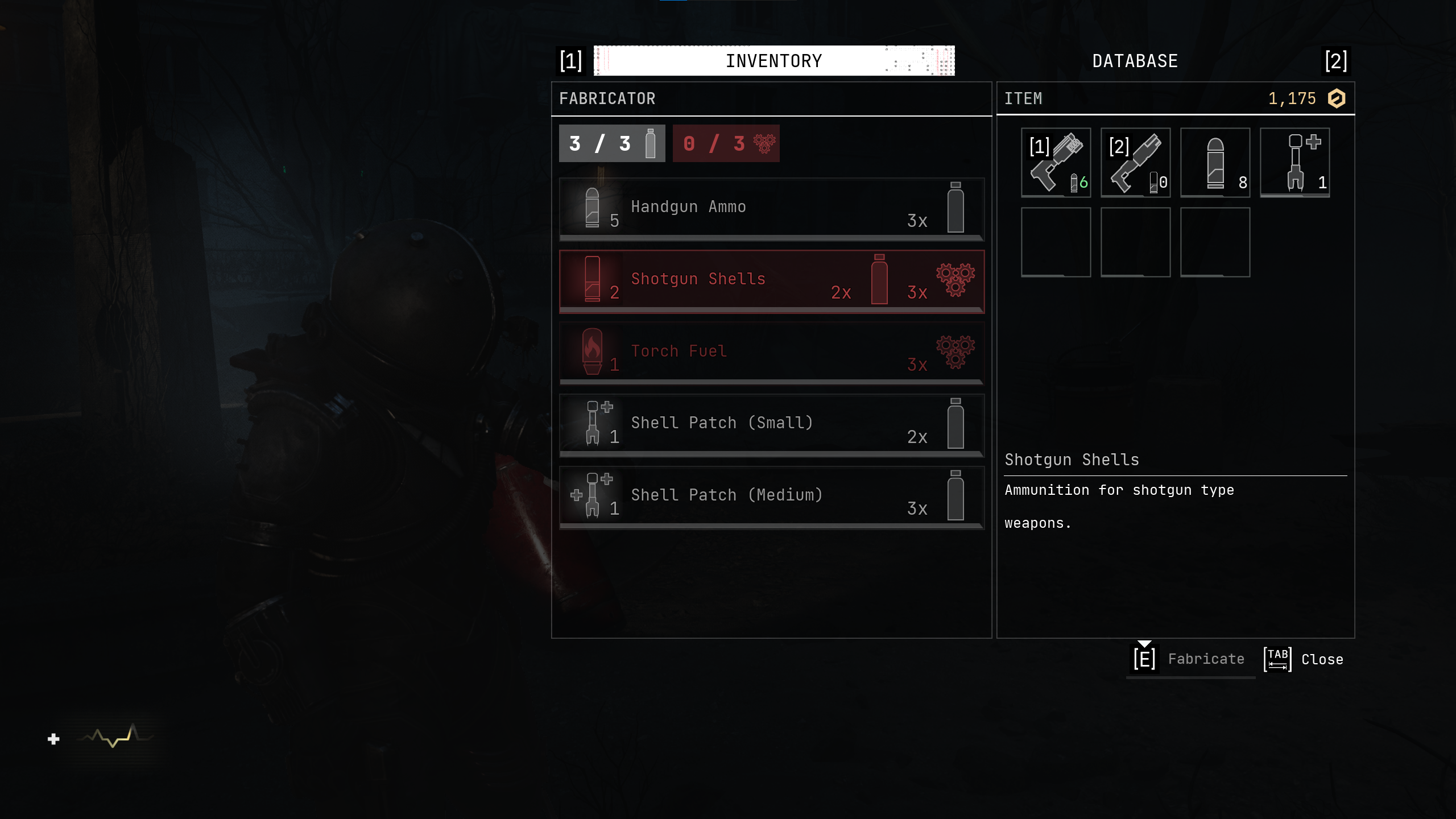
Task: Select the Handgun Ammo recipe
Action: (x=771, y=209)
